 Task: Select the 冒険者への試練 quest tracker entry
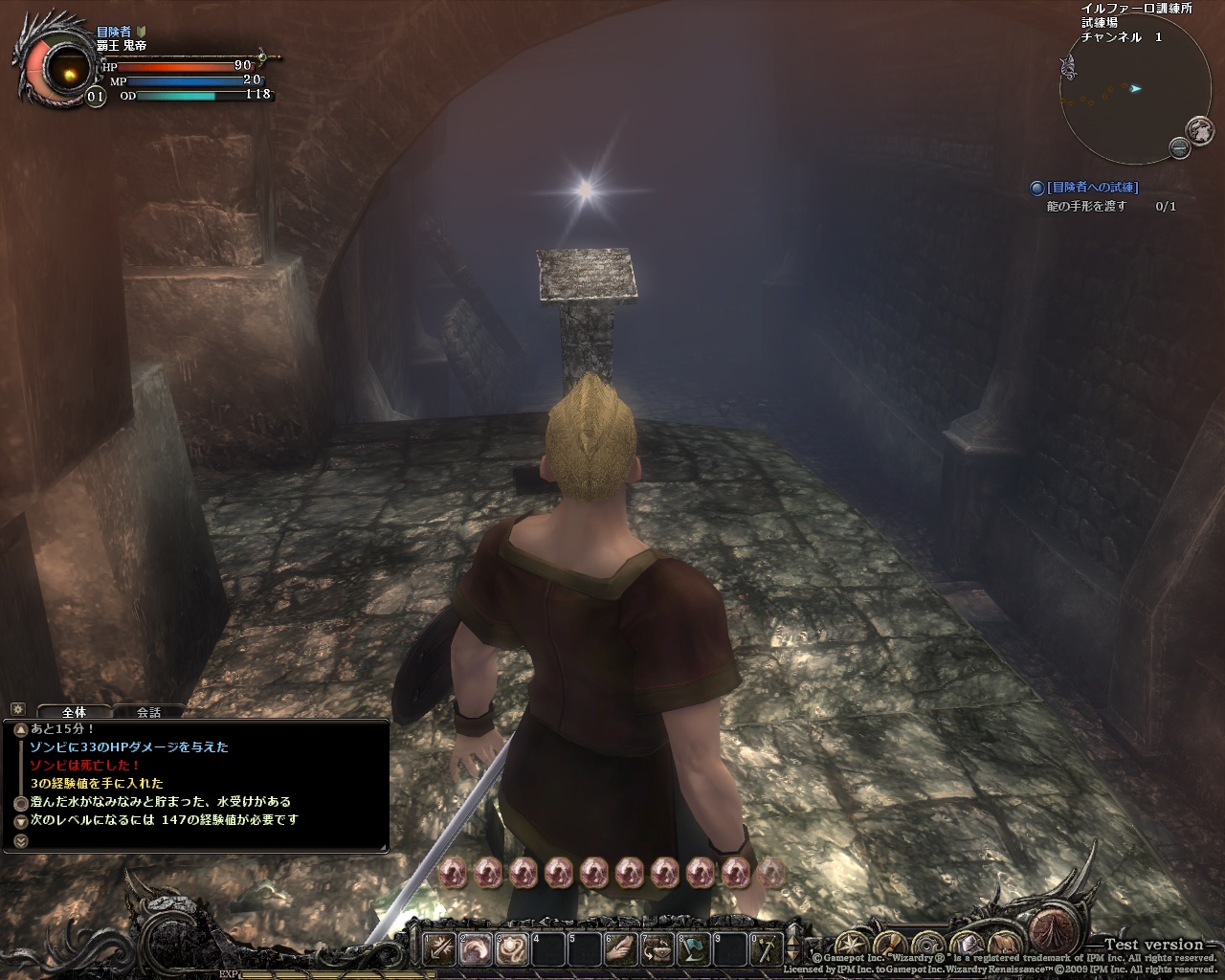1092,189
